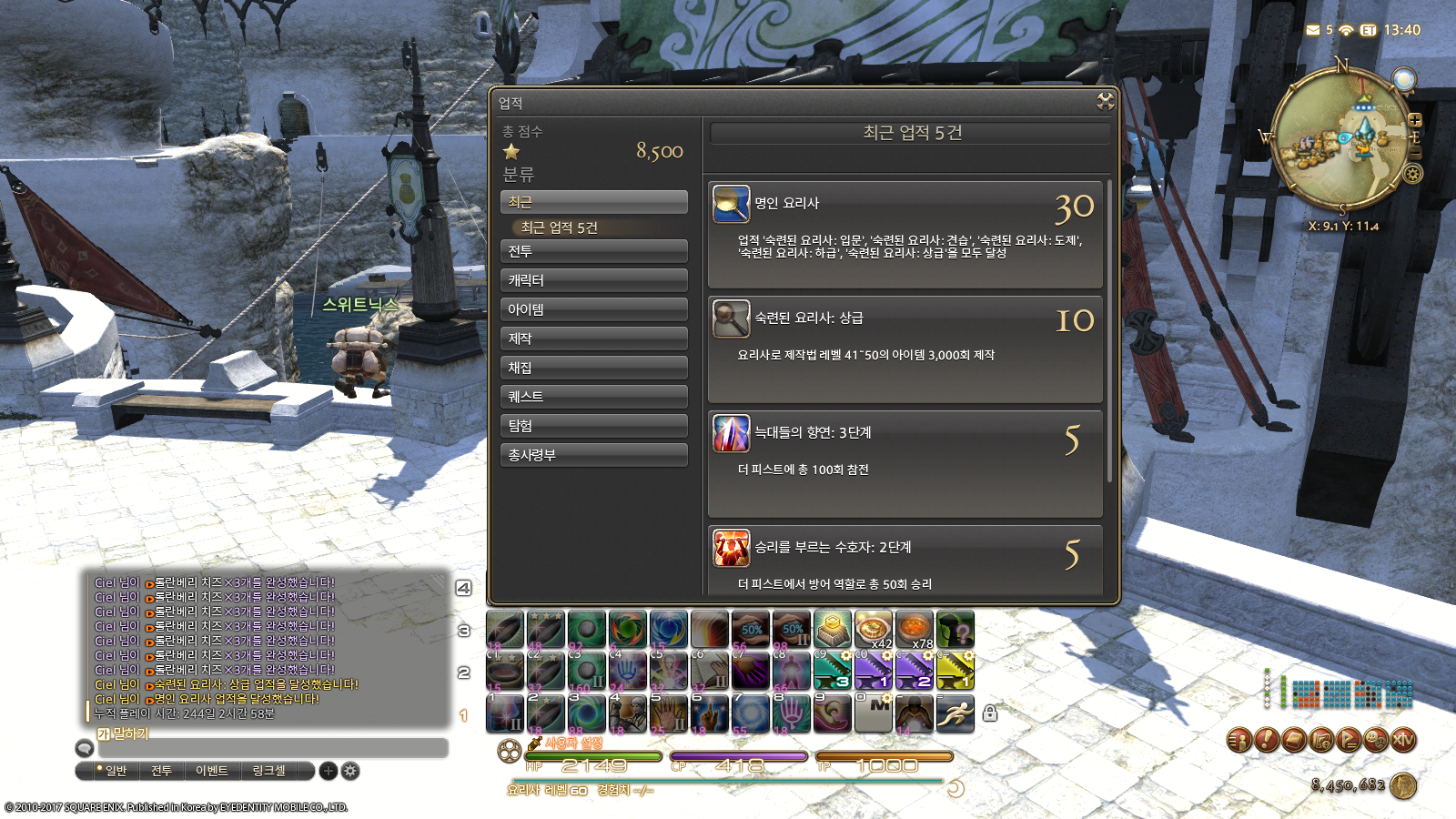Zoom in the minimap with plus button
The width and height of the screenshot is (1456, 819).
(1415, 120)
